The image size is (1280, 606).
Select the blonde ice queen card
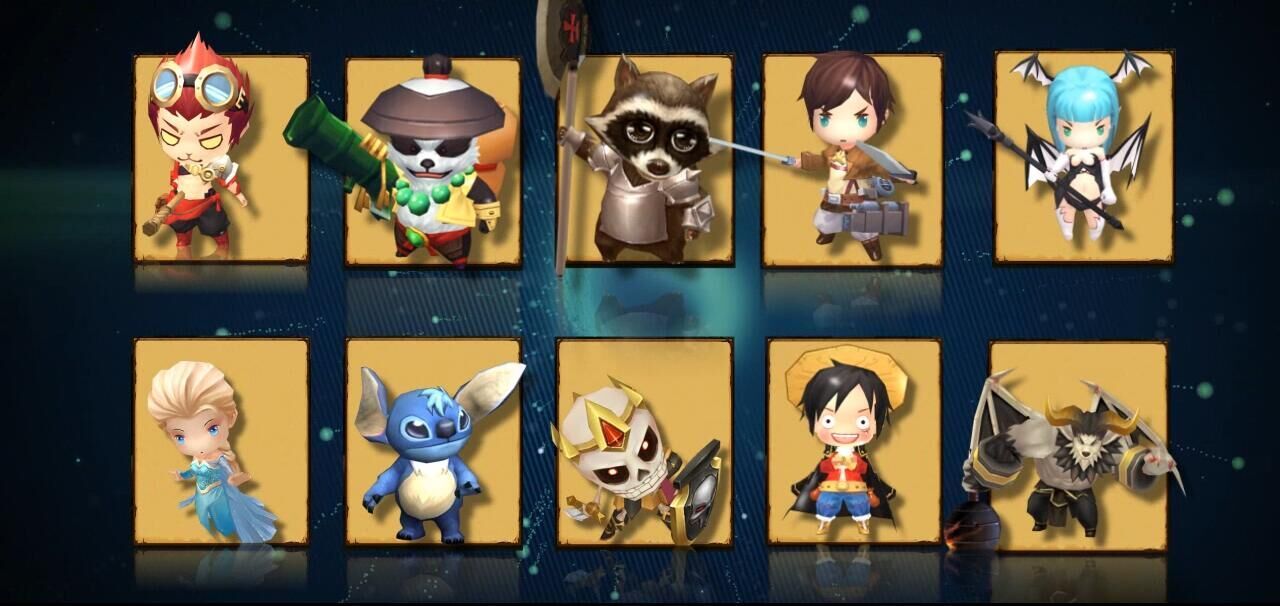click(221, 442)
